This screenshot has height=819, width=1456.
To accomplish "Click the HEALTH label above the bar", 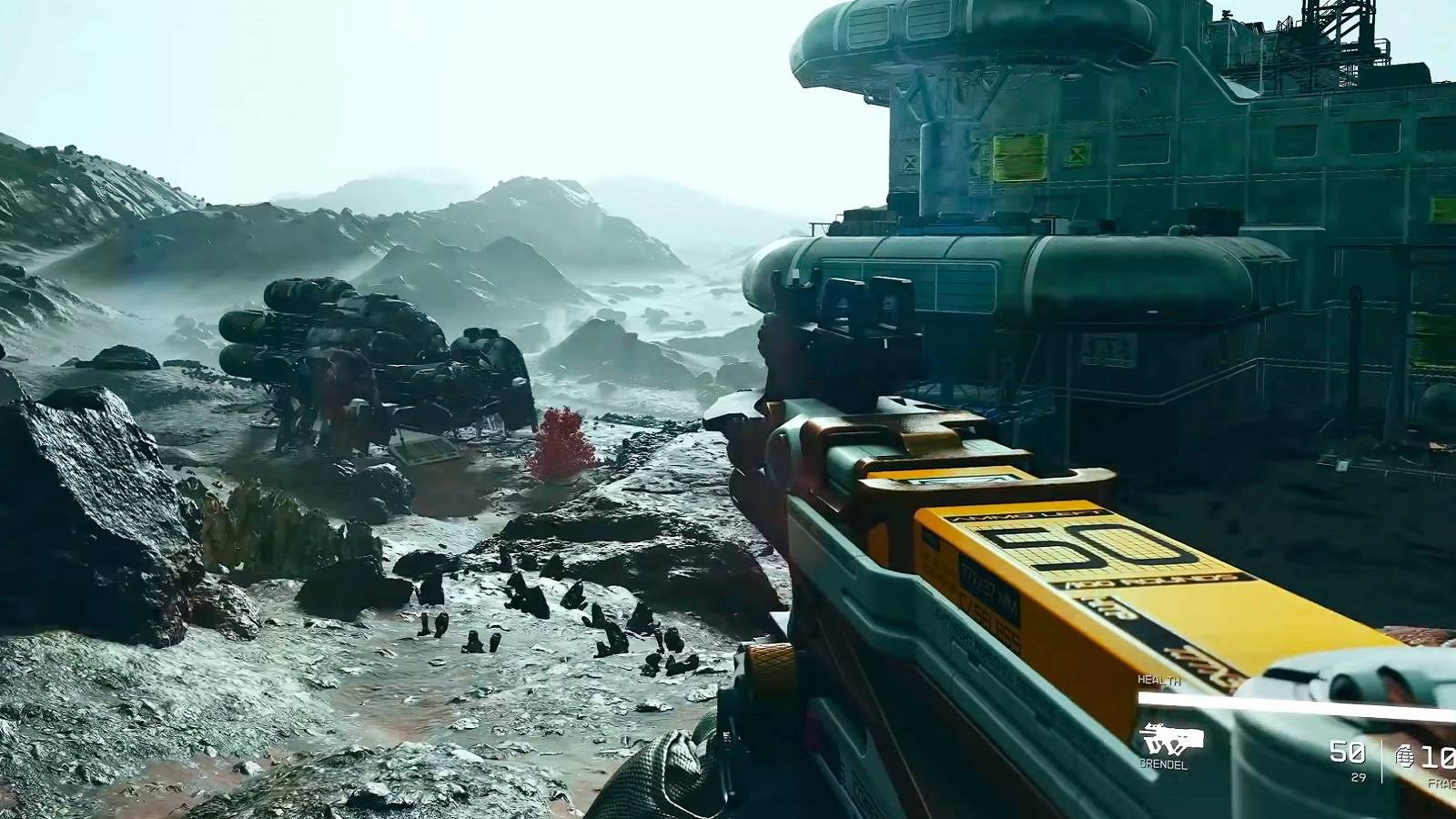I will coord(1159,680).
